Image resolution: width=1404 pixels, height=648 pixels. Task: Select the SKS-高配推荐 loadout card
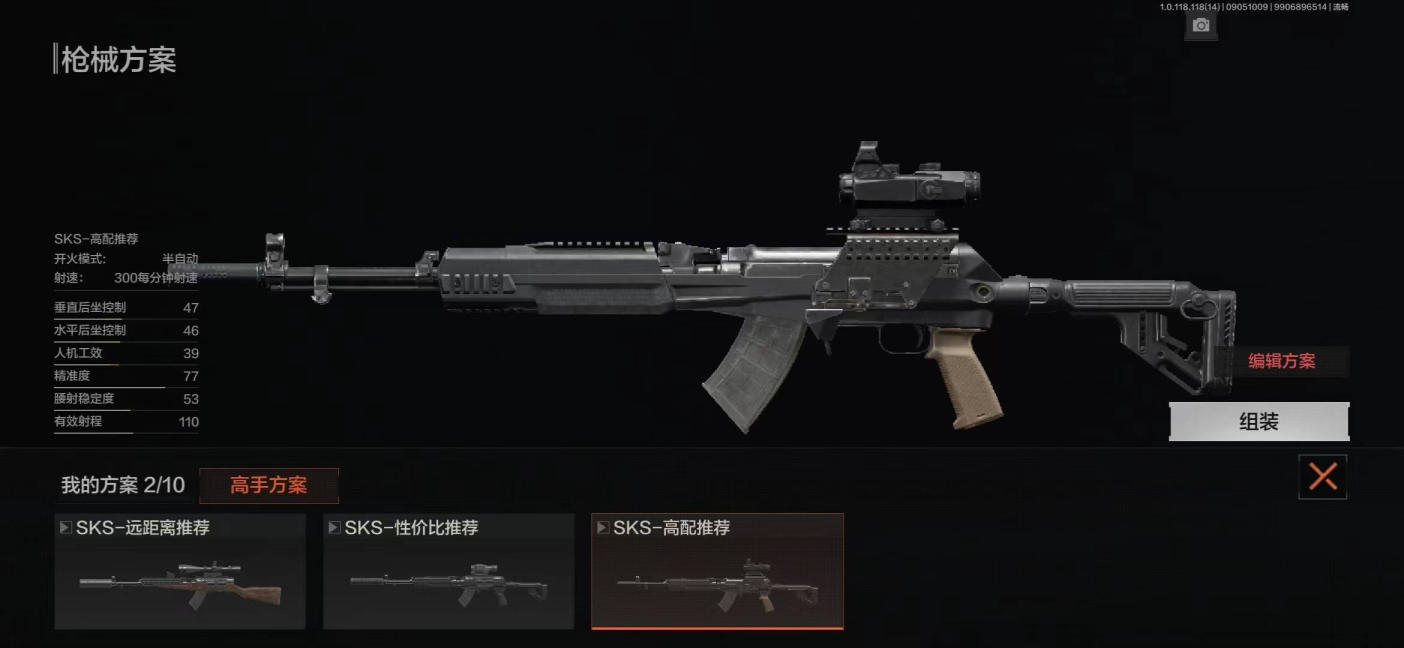pos(717,572)
